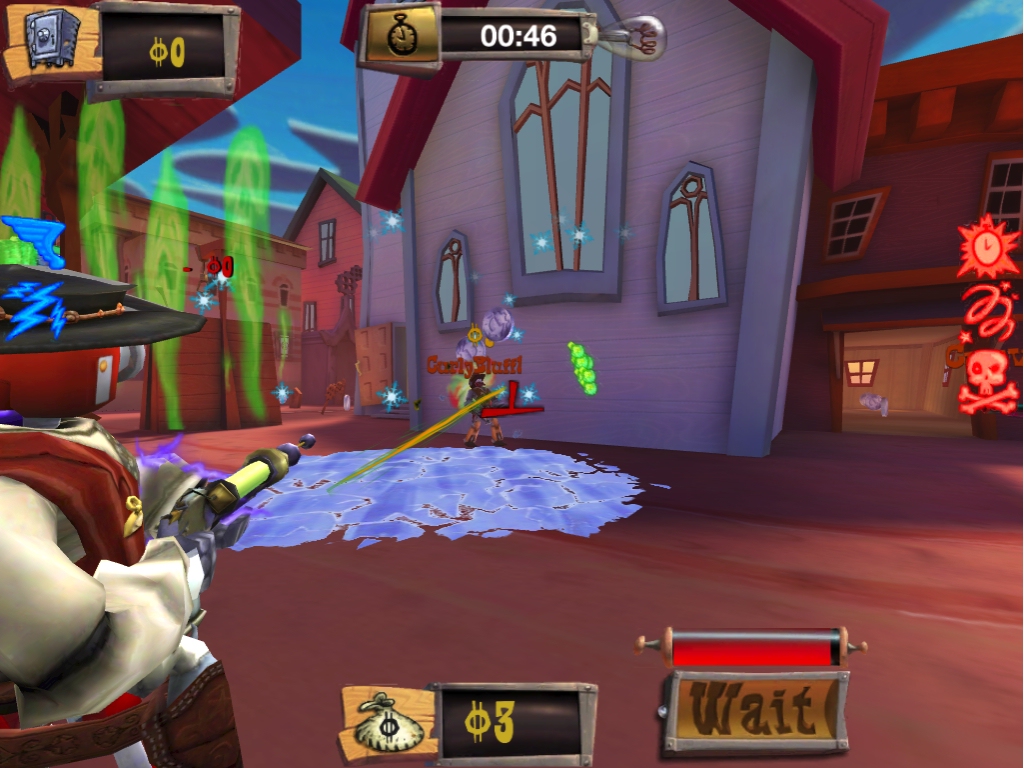Tap the blue winged boot icon
The height and width of the screenshot is (768, 1024).
coord(32,240)
